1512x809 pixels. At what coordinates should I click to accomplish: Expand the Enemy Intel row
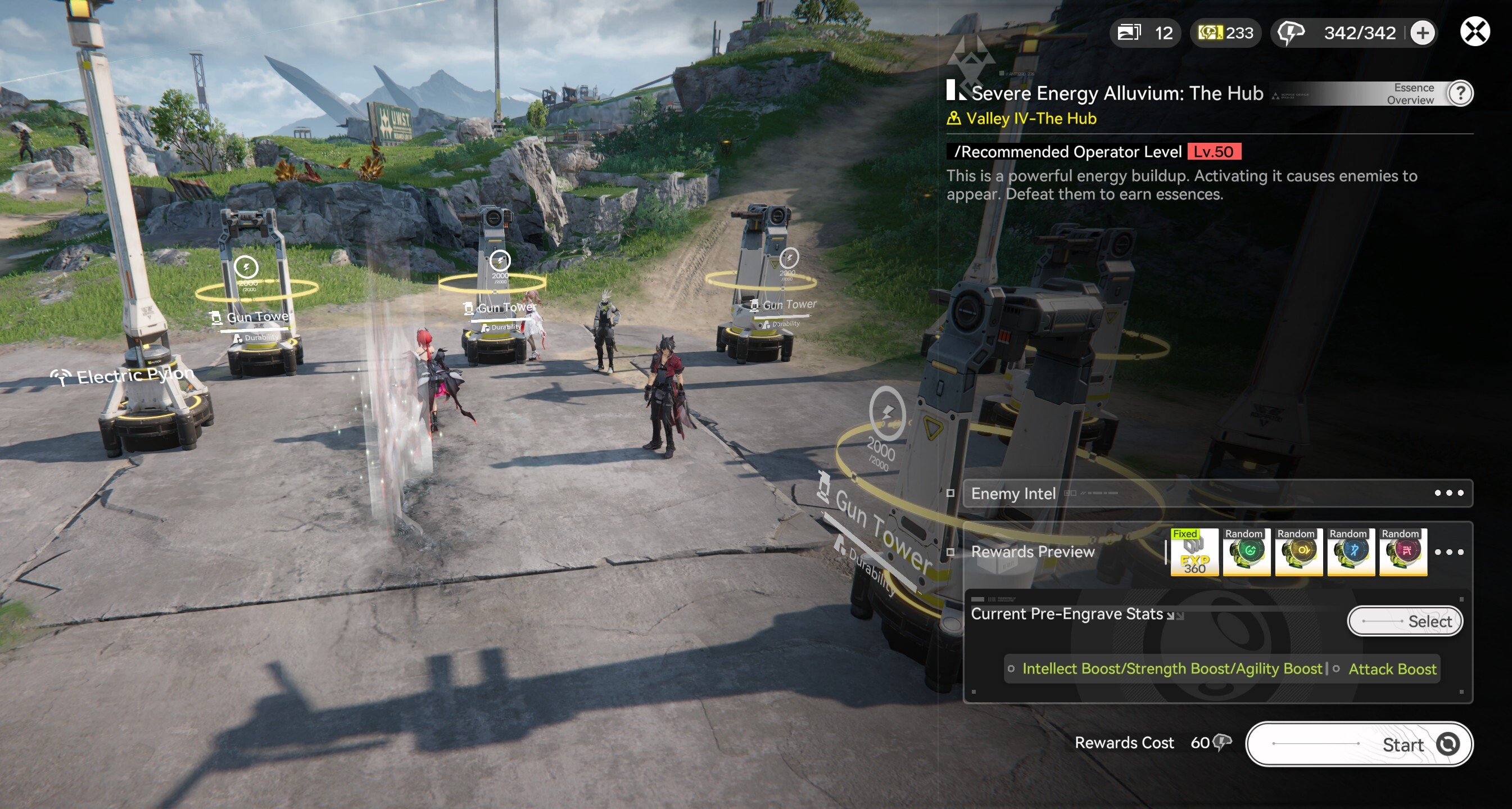(x=1448, y=493)
